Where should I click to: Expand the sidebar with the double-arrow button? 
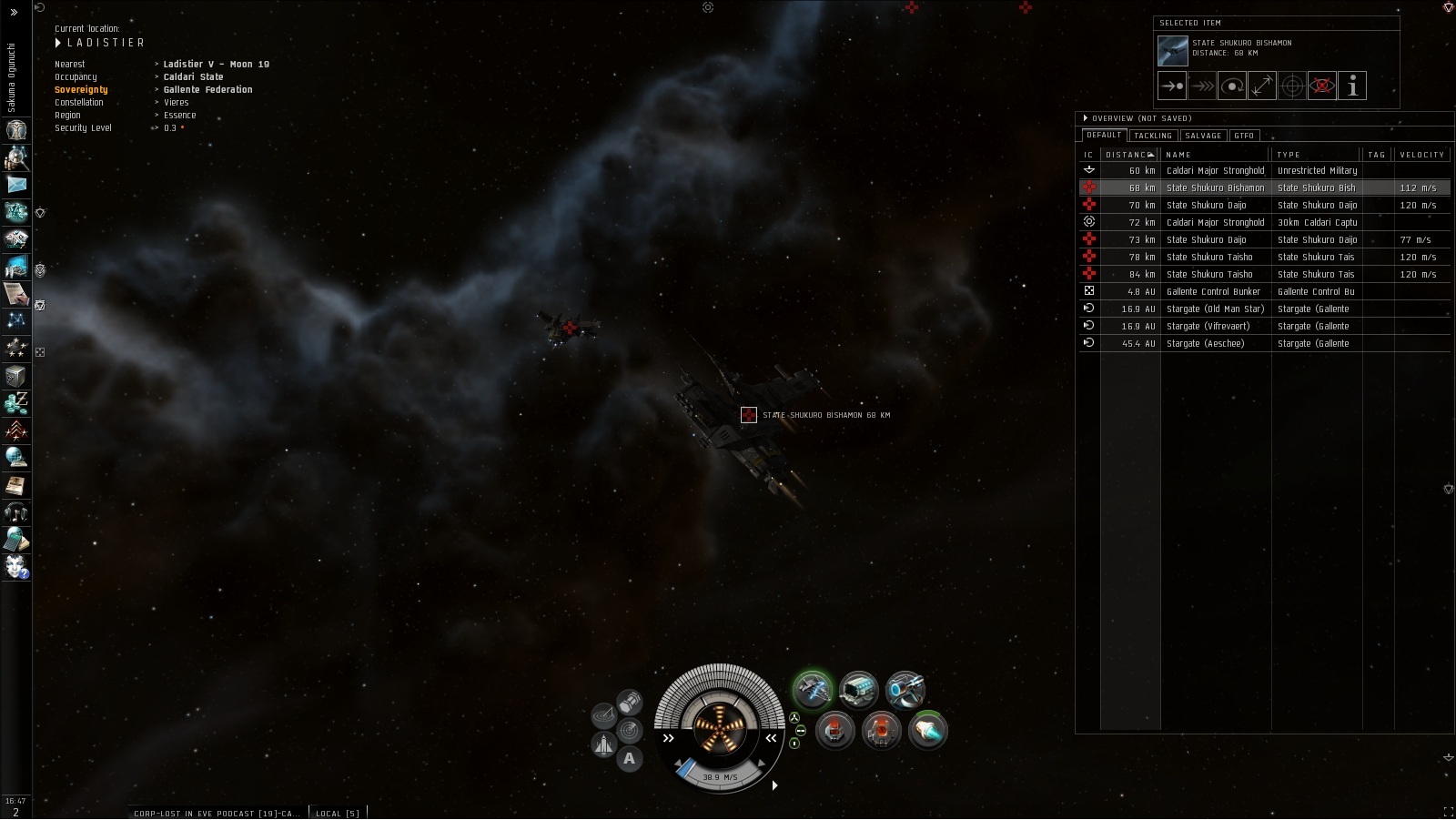[x=14, y=12]
